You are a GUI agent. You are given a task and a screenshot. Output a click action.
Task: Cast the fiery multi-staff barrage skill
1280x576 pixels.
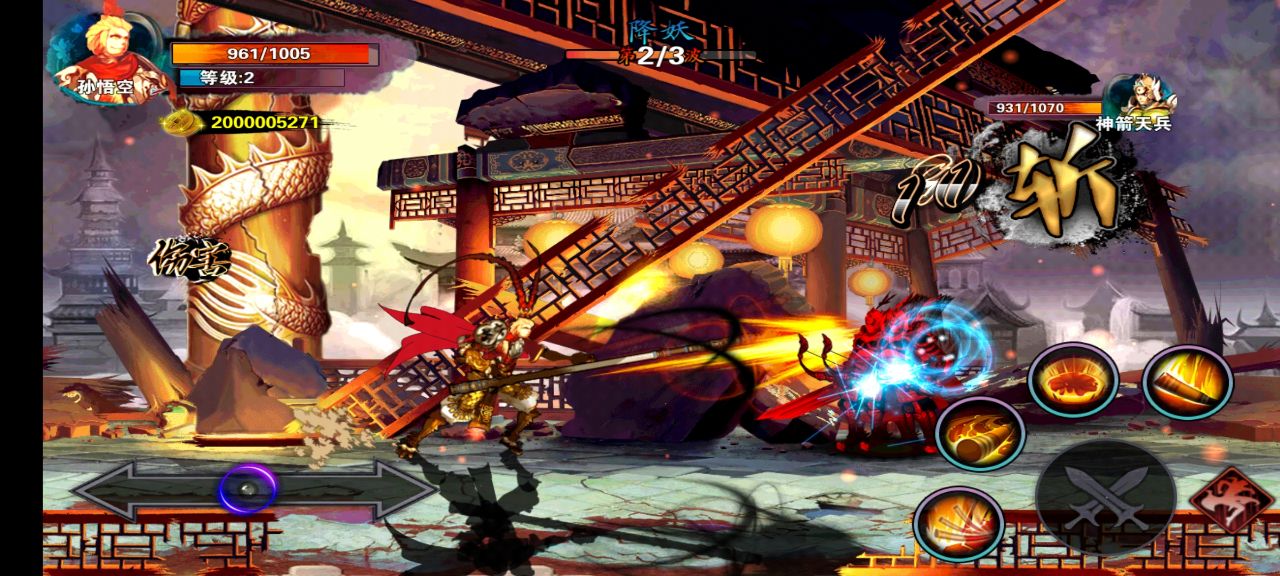coord(958,523)
